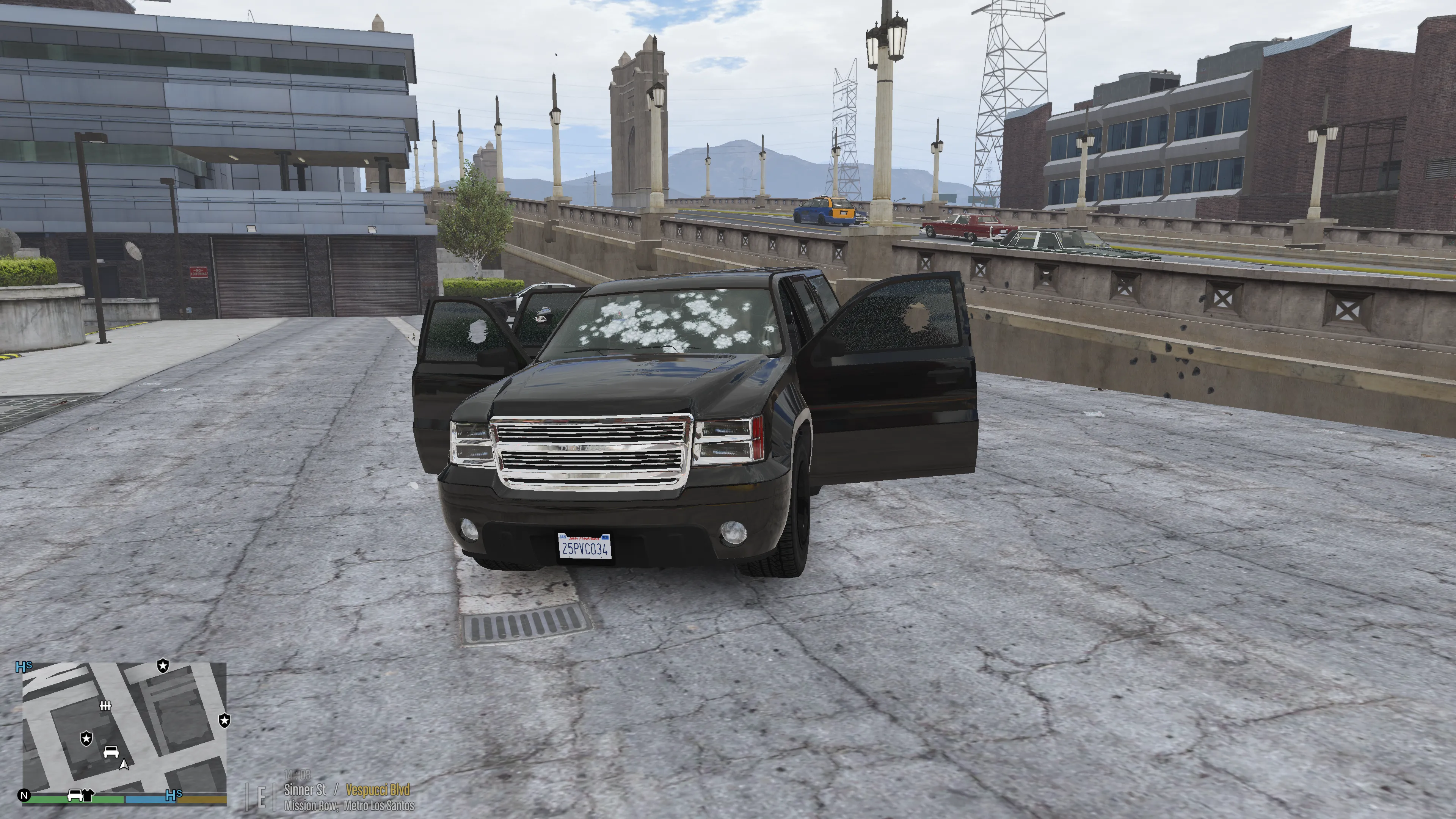Click the white player arrow on minimap

[124, 764]
